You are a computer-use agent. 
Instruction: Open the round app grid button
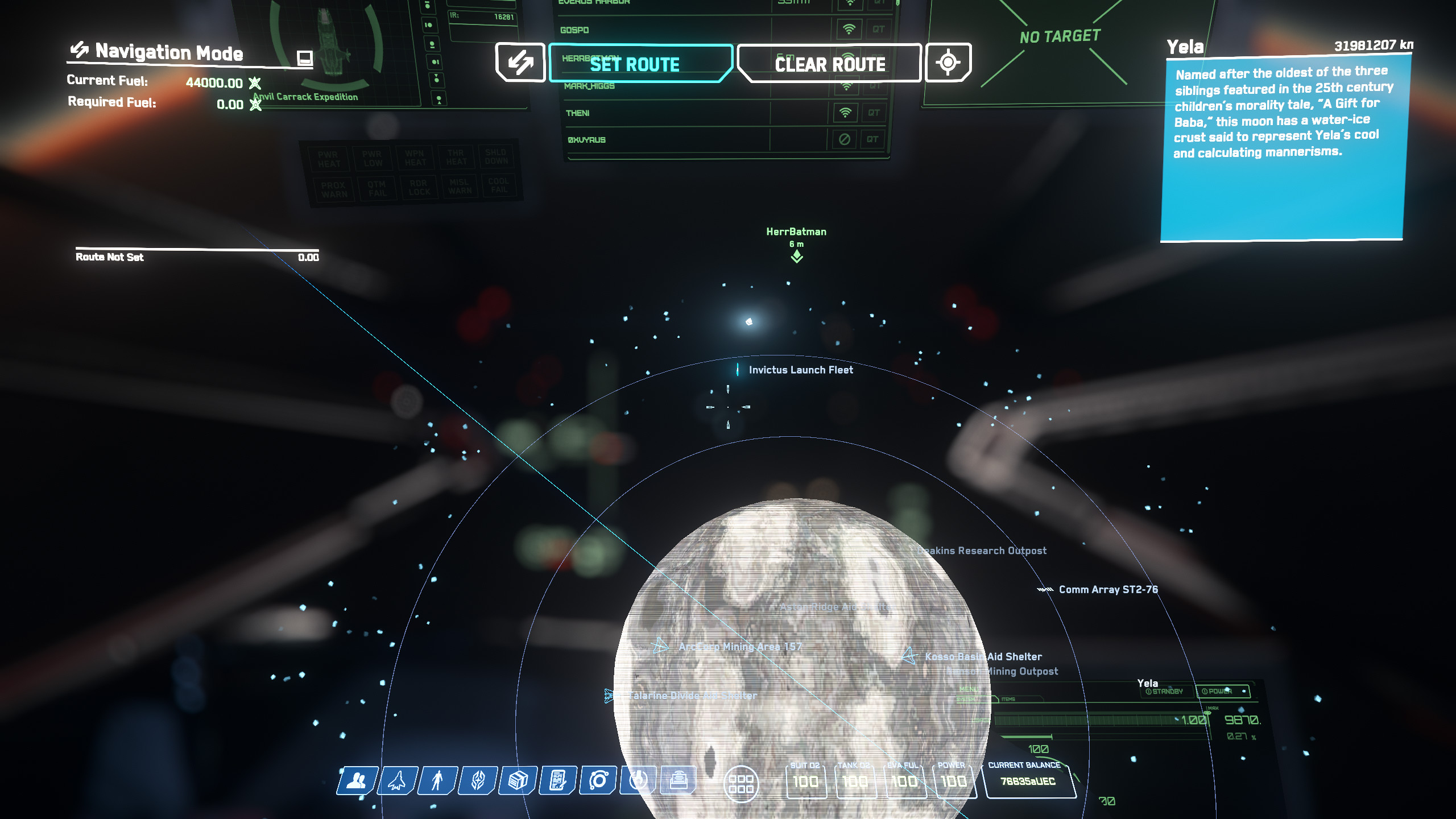pos(741,784)
